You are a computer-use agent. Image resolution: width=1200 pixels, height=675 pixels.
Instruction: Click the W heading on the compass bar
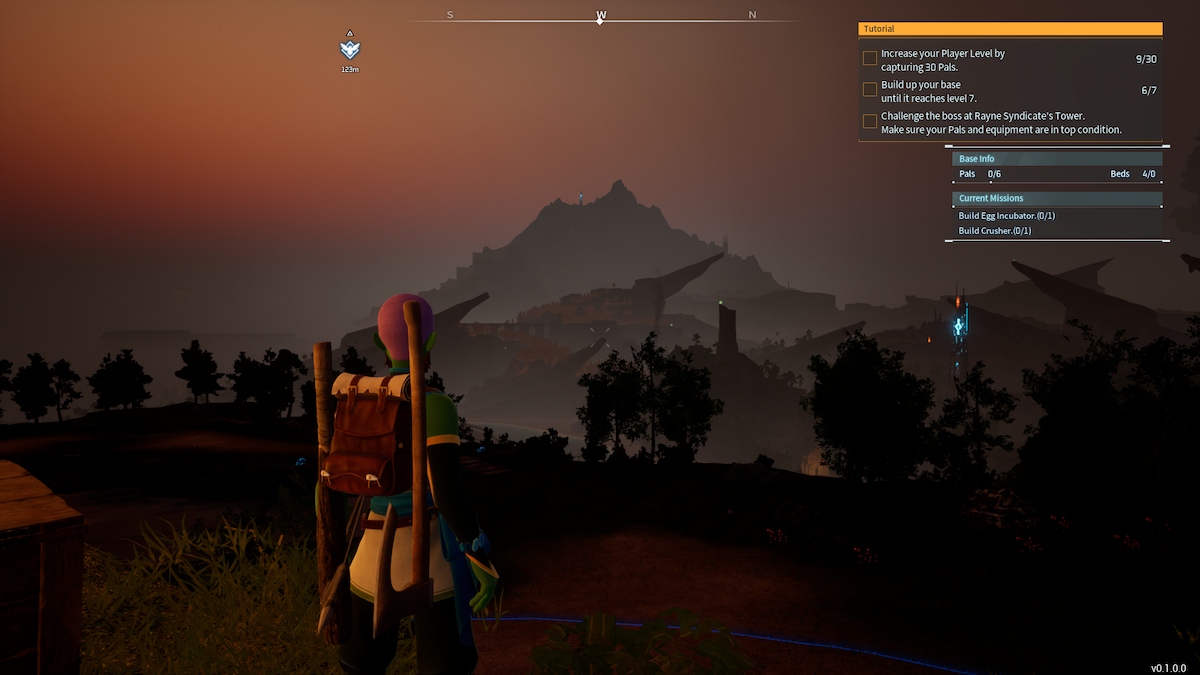tap(601, 15)
